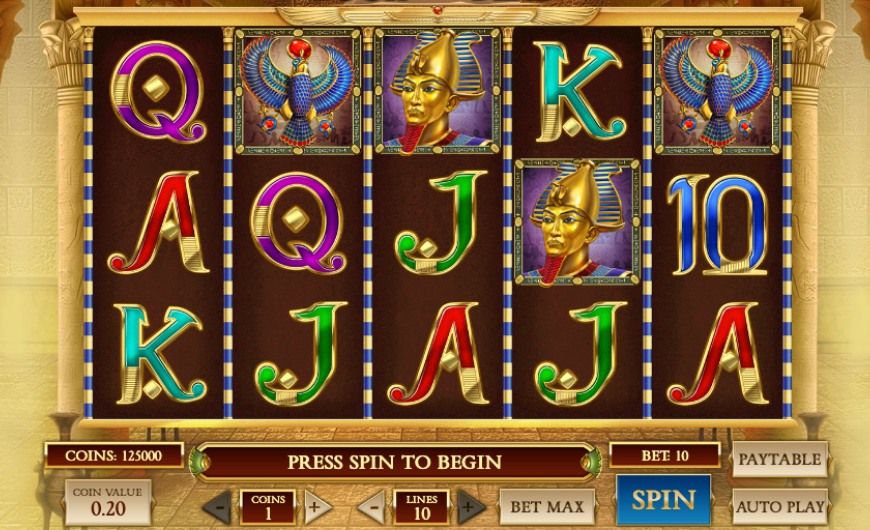Select the Bet Max button
This screenshot has height=530, width=870.
tap(546, 506)
